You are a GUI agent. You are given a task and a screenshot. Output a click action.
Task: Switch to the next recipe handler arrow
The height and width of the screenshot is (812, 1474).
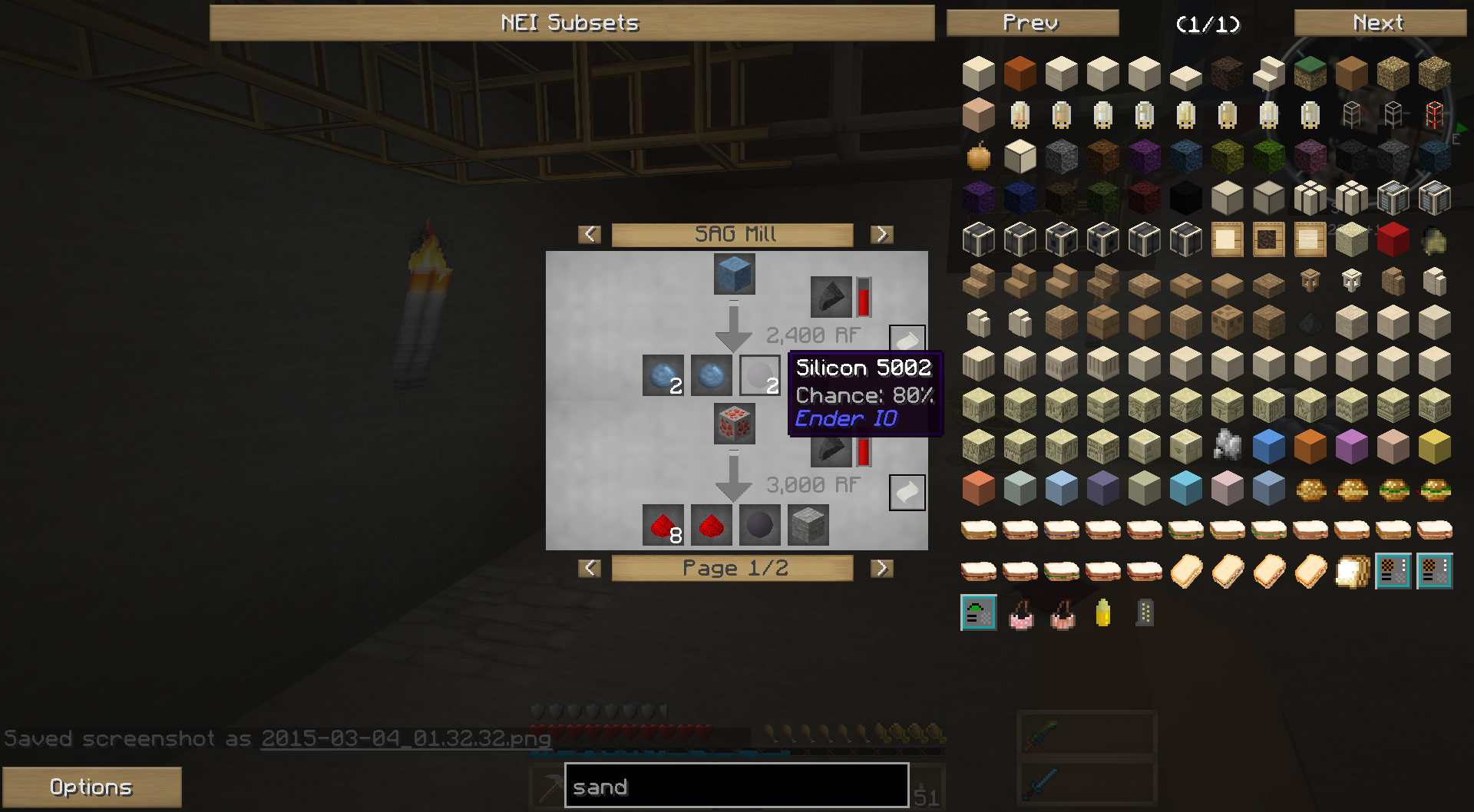pos(881,234)
